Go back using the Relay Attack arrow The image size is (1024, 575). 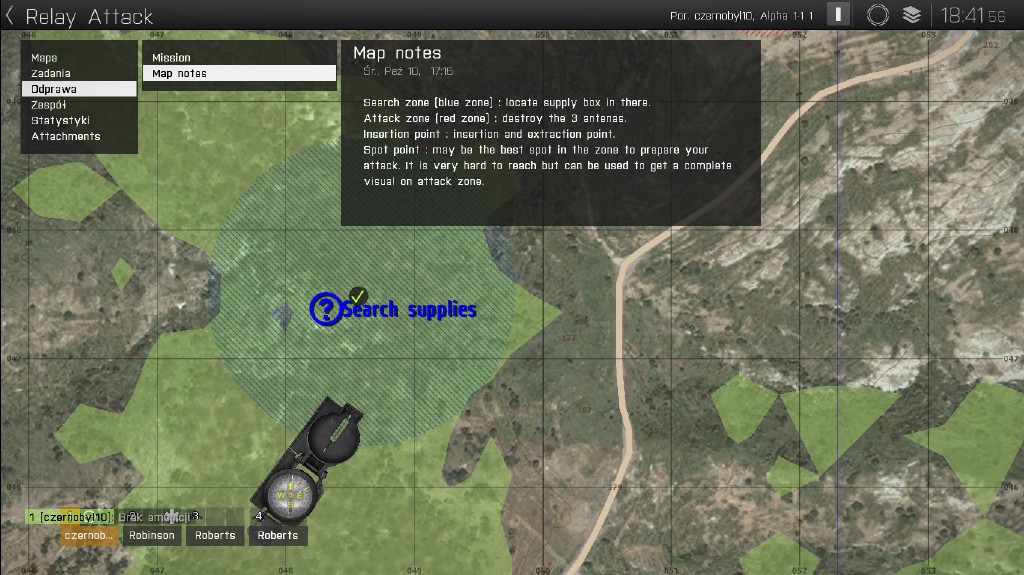pyautogui.click(x=10, y=16)
